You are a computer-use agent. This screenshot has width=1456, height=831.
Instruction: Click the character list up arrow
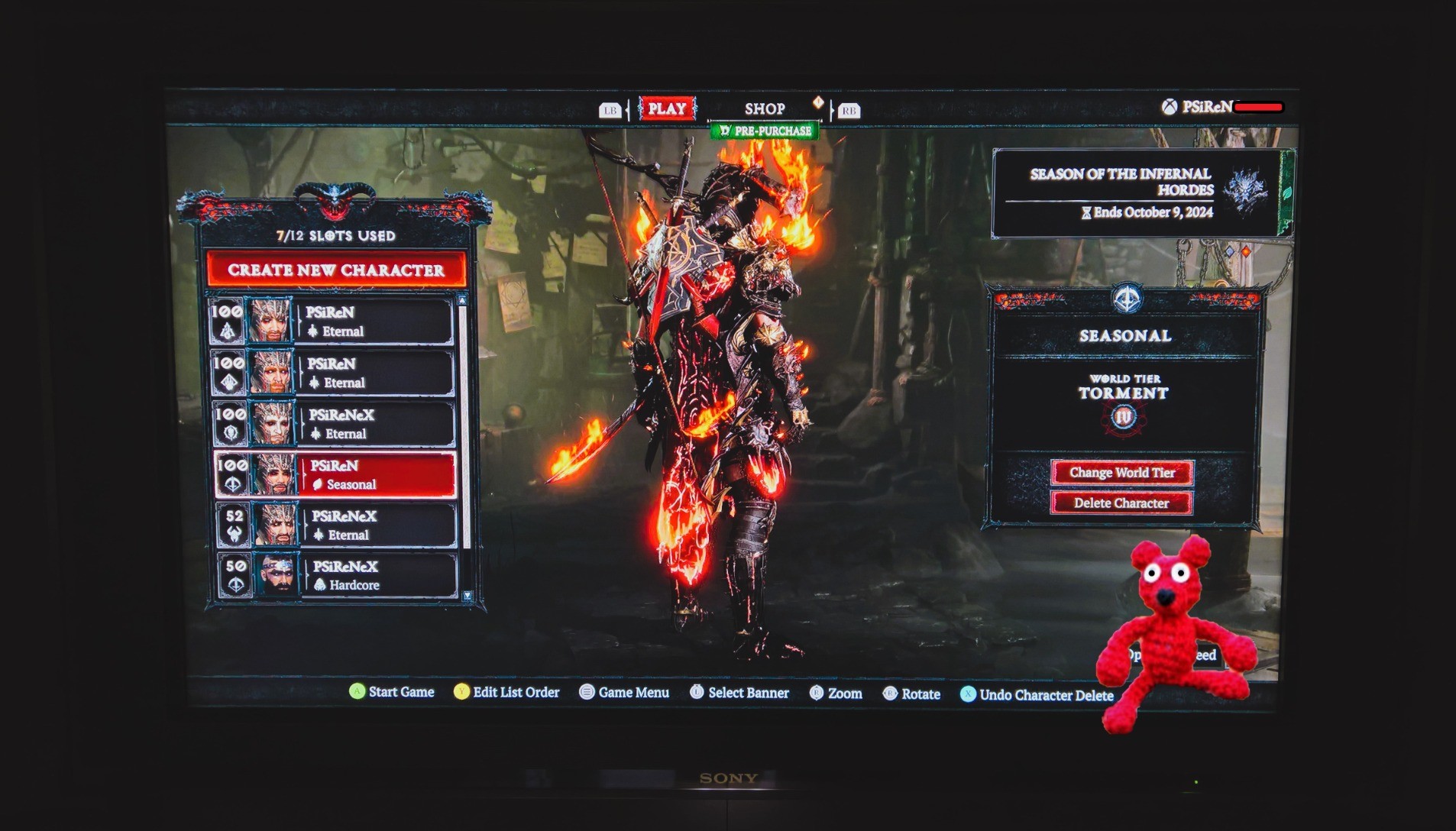pos(461,301)
